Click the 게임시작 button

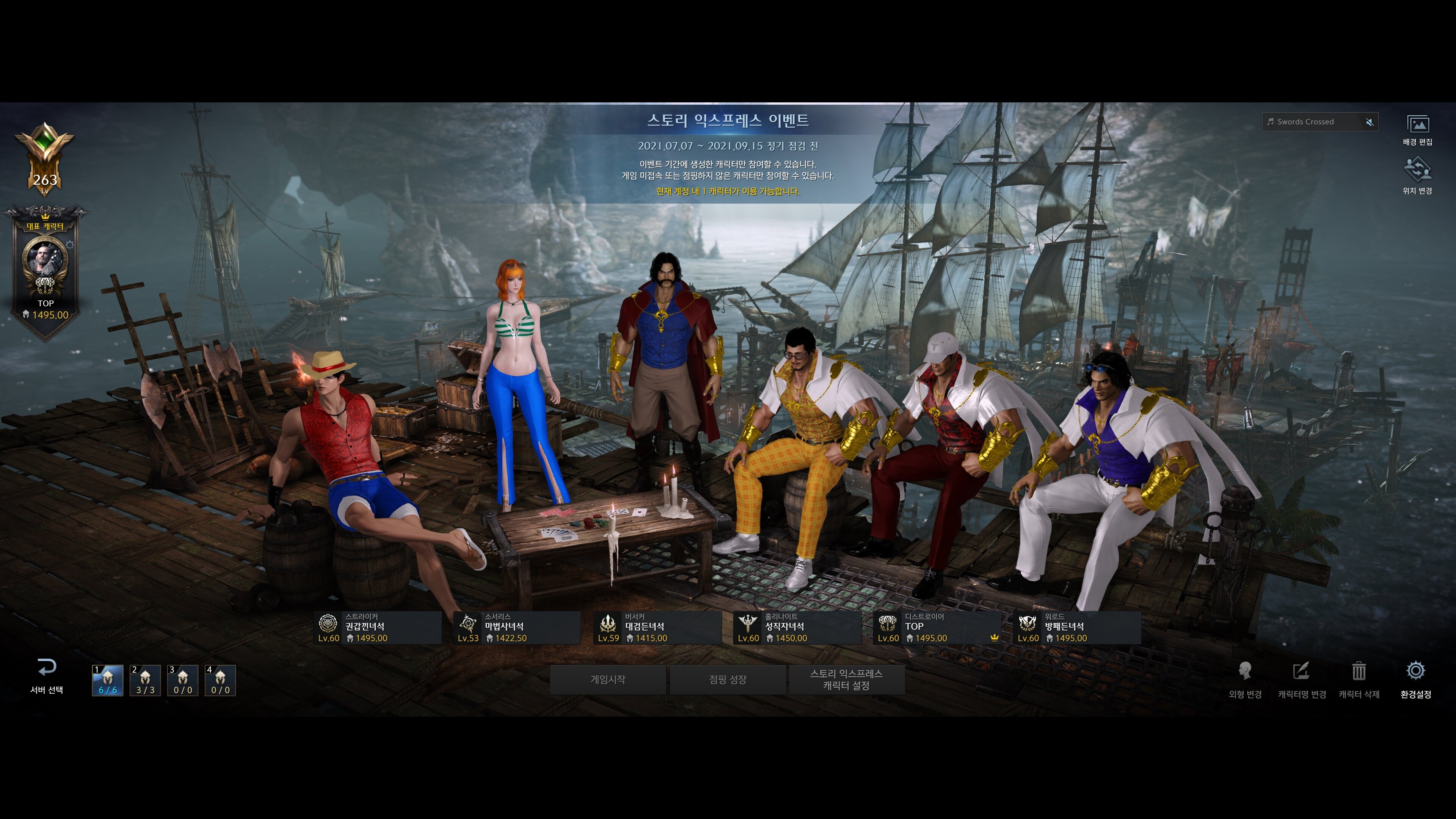click(607, 679)
